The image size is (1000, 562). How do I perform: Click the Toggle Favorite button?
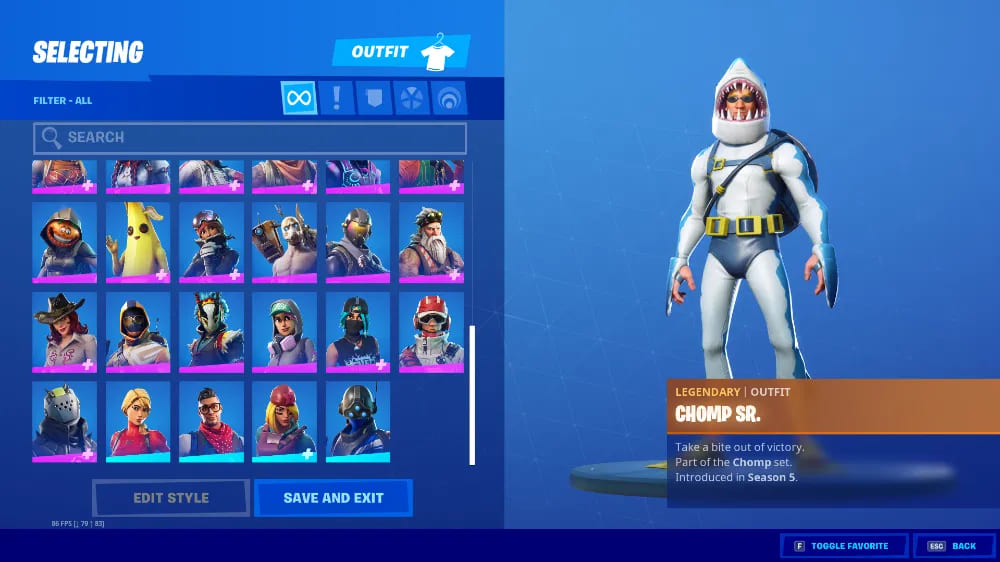click(x=844, y=546)
